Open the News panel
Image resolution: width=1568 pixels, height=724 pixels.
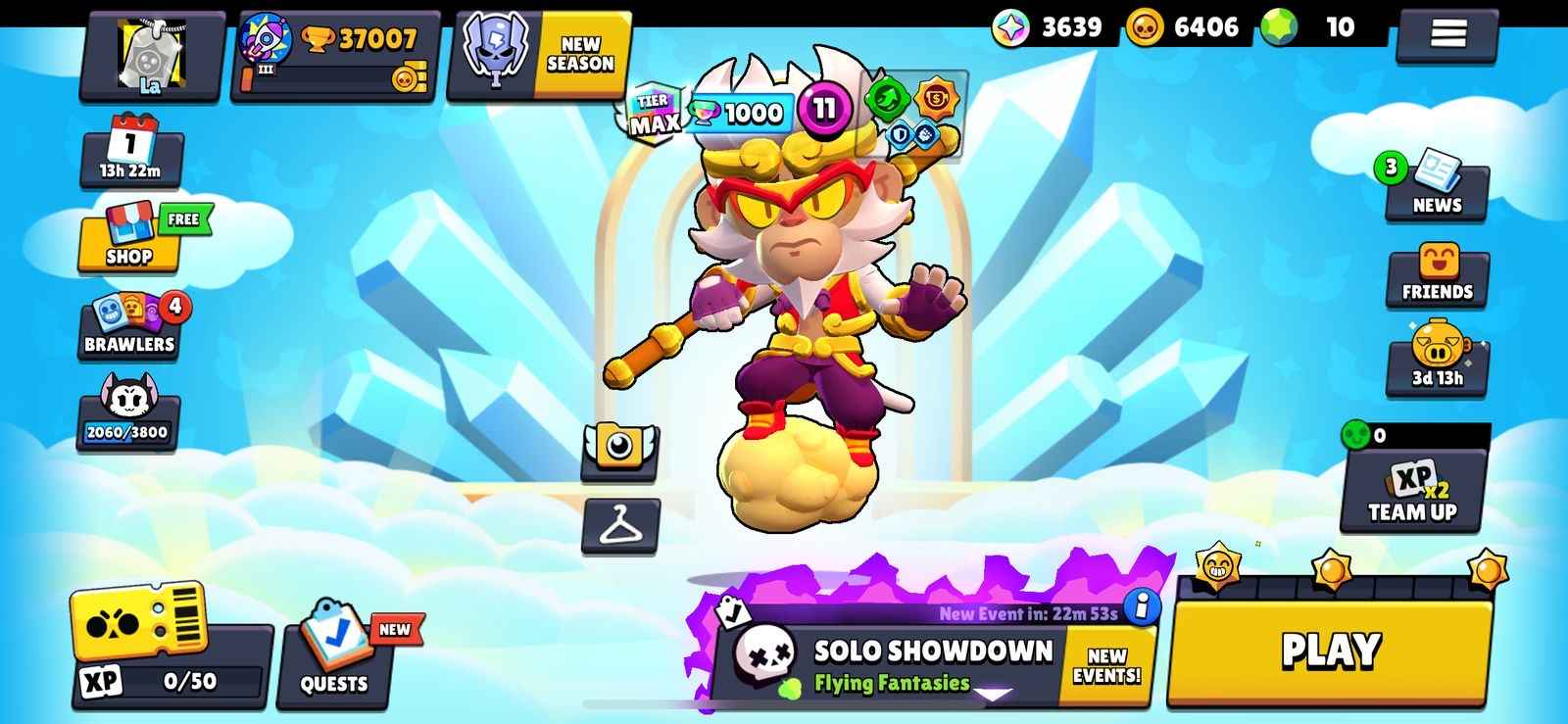click(x=1437, y=186)
